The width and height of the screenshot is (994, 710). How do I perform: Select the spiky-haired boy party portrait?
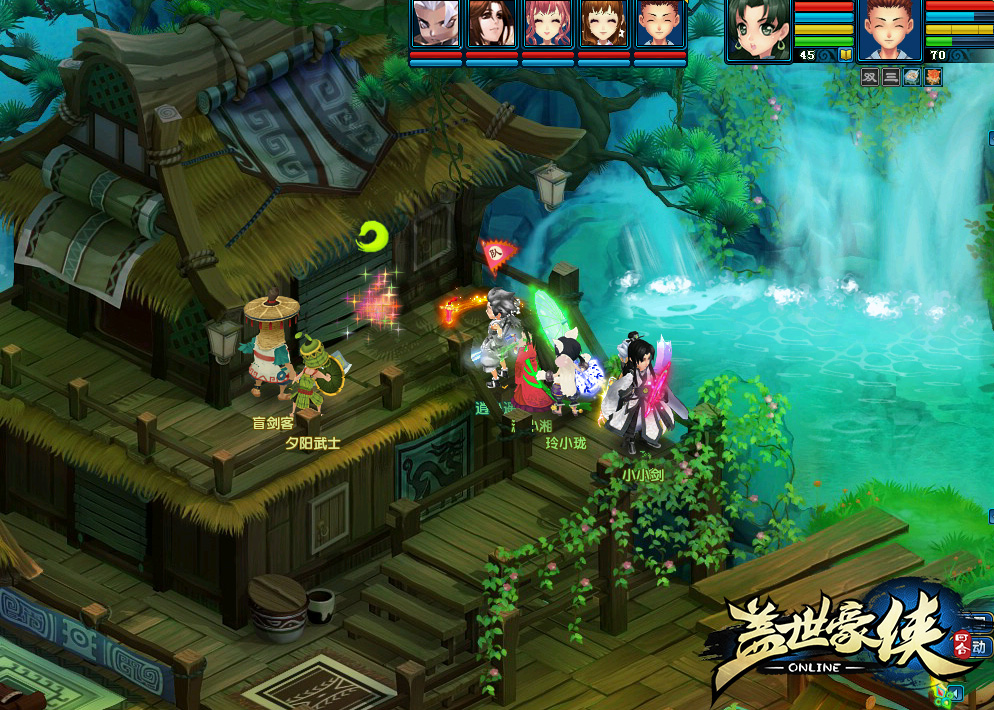click(x=660, y=24)
